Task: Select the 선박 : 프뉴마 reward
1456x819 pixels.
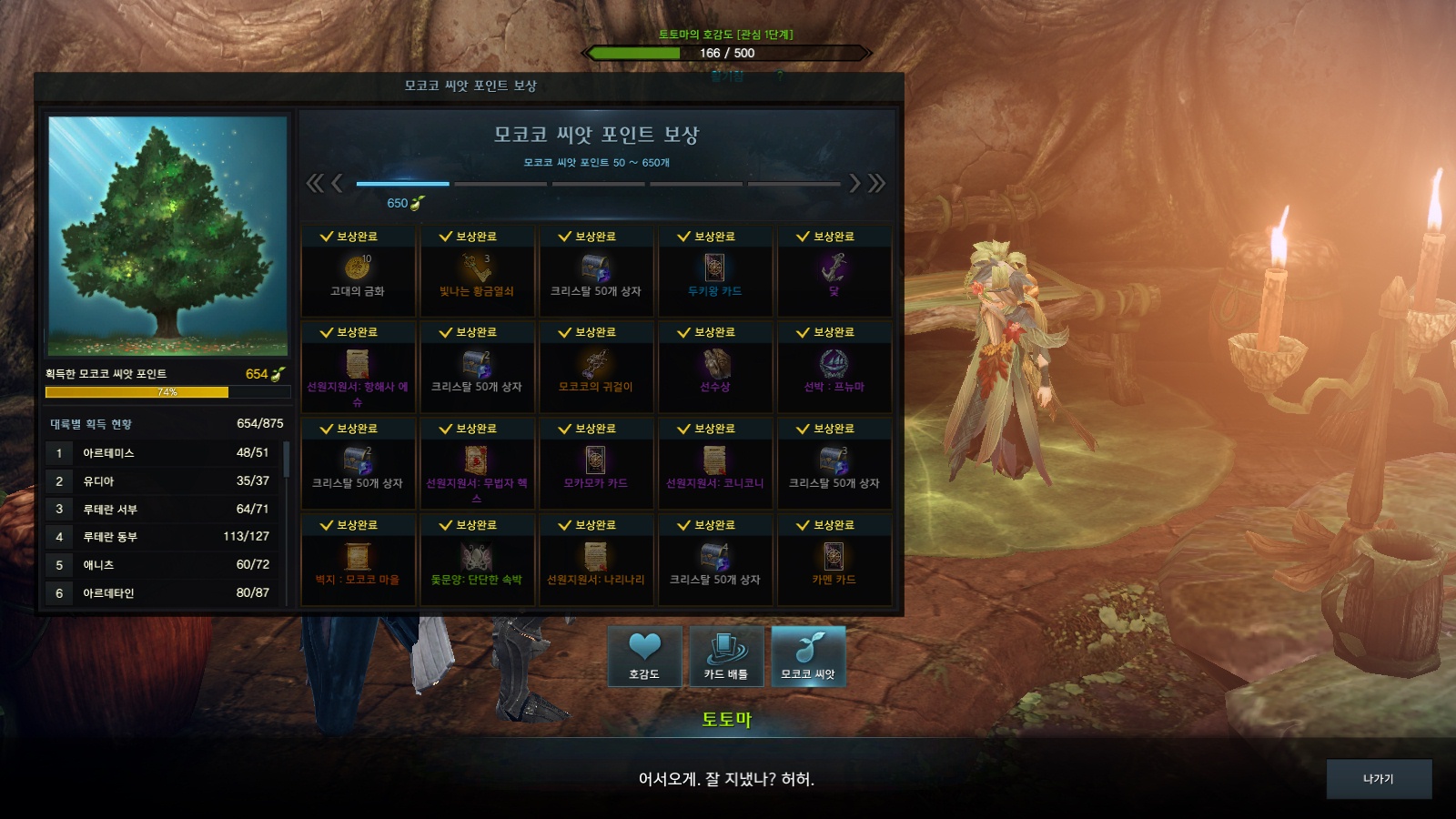Action: click(834, 368)
